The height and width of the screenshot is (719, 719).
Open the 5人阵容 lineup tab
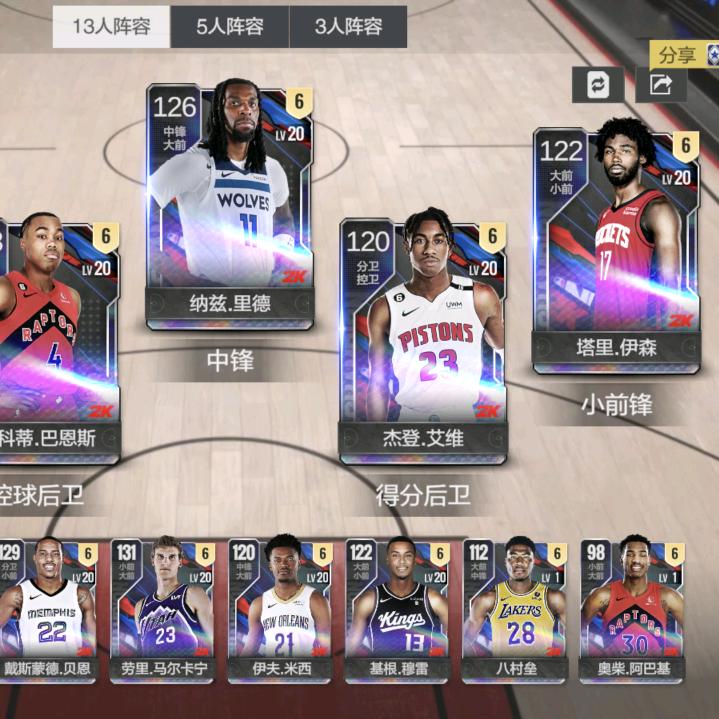click(229, 27)
